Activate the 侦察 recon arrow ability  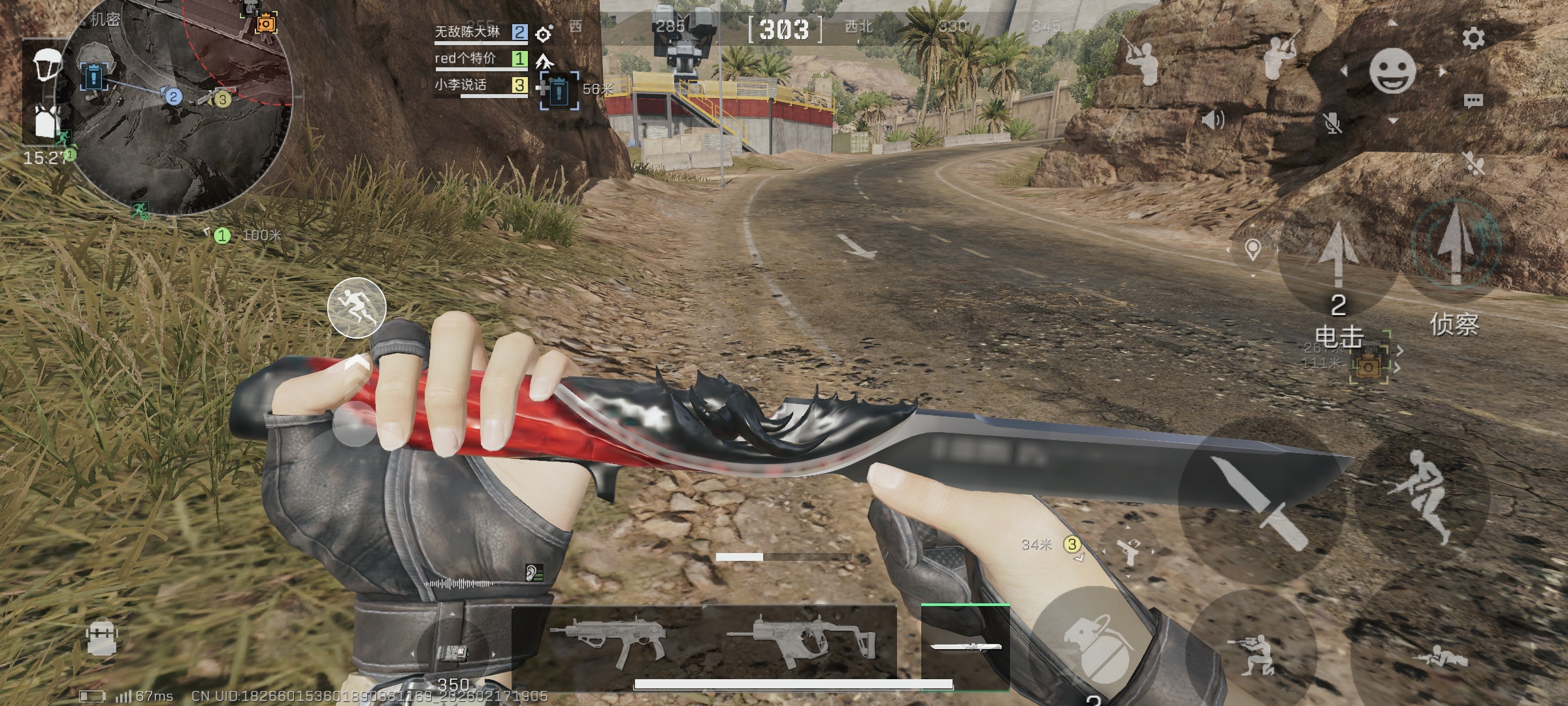click(x=1455, y=248)
